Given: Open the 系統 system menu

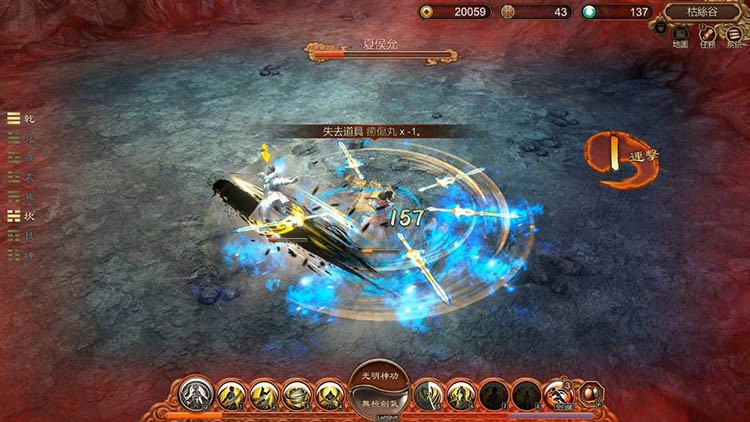Looking at the screenshot, I should [735, 36].
